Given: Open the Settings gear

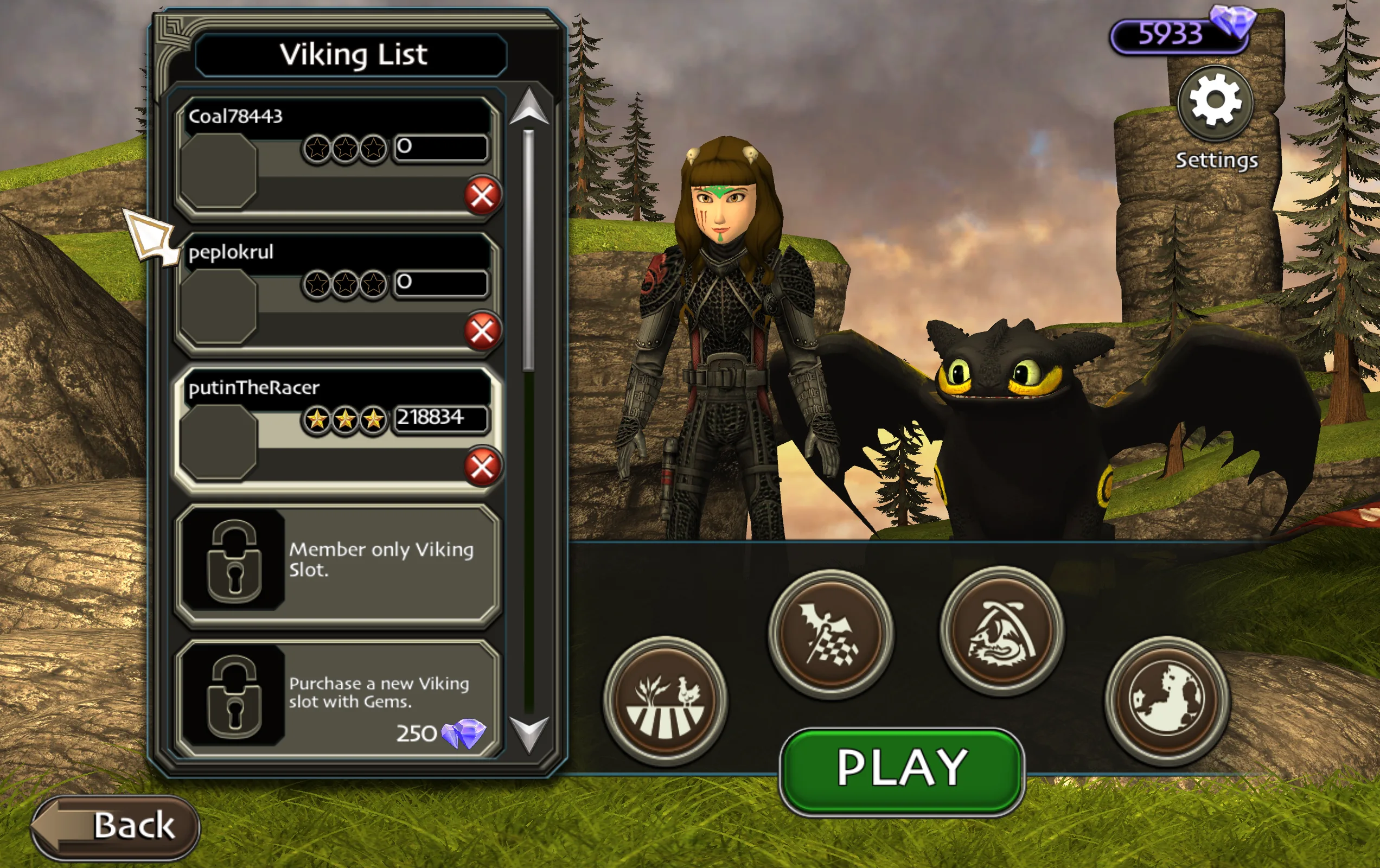Looking at the screenshot, I should (x=1216, y=103).
